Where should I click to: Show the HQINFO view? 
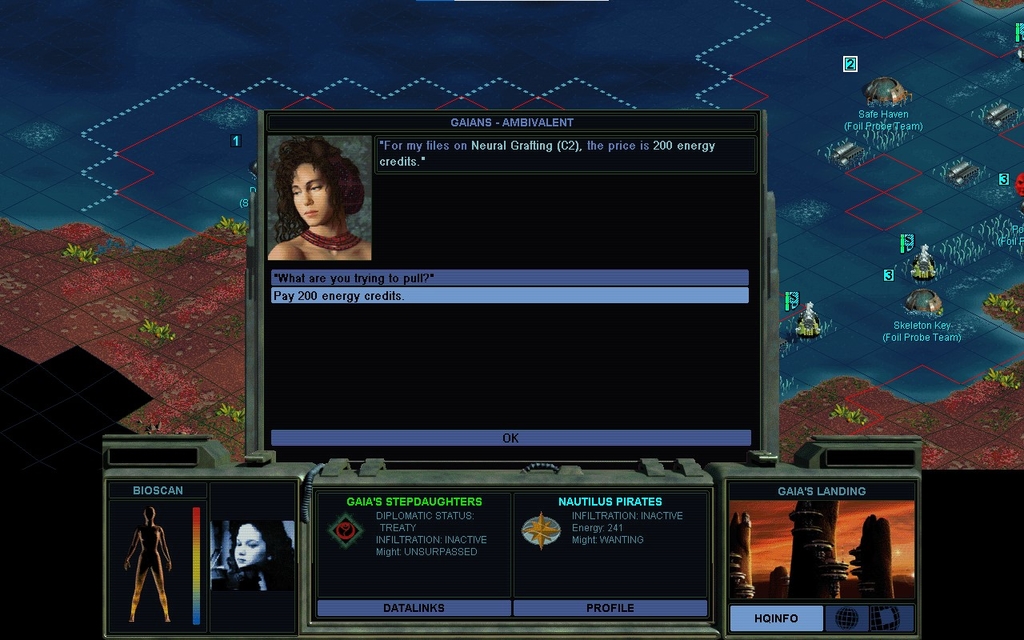coord(776,619)
